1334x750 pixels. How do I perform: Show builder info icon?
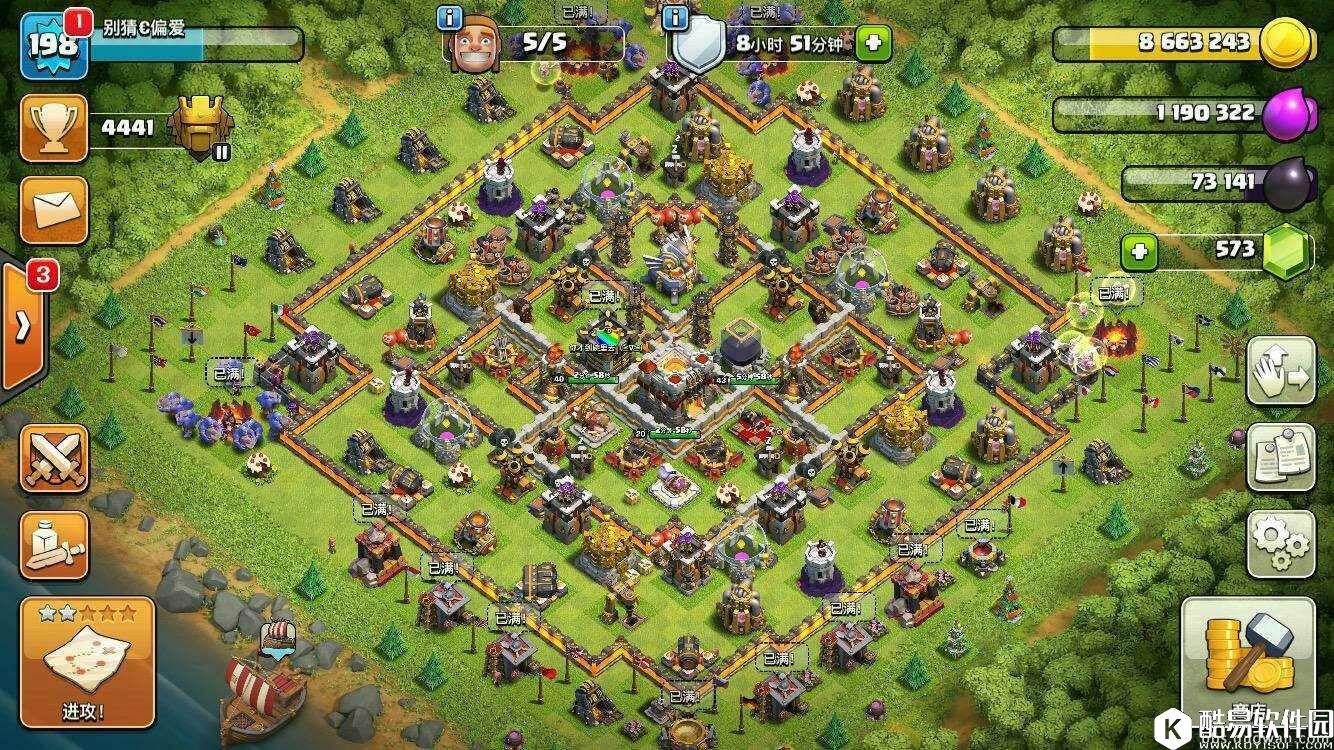[451, 18]
